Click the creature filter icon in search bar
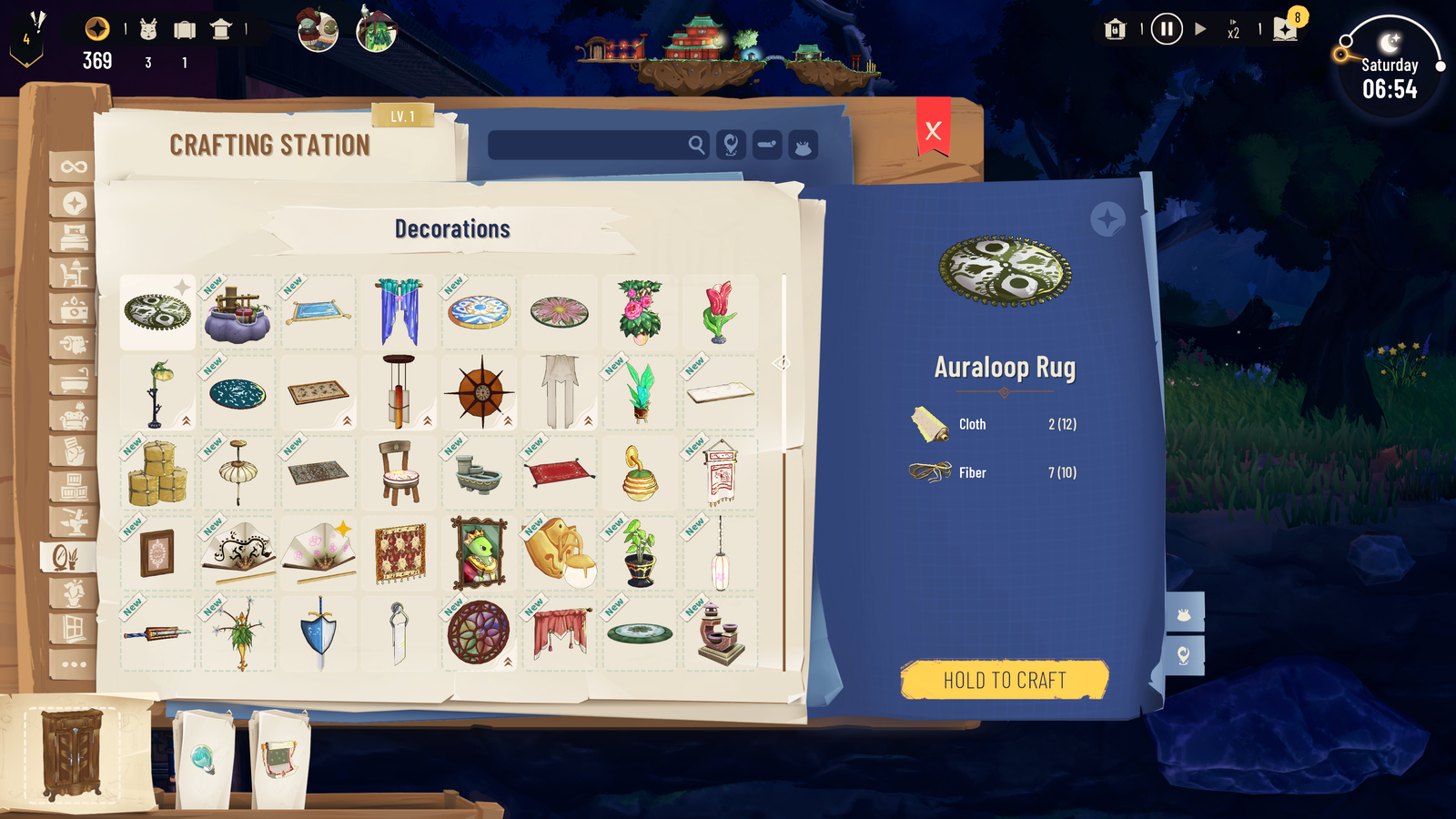The height and width of the screenshot is (819, 1456). [x=801, y=144]
